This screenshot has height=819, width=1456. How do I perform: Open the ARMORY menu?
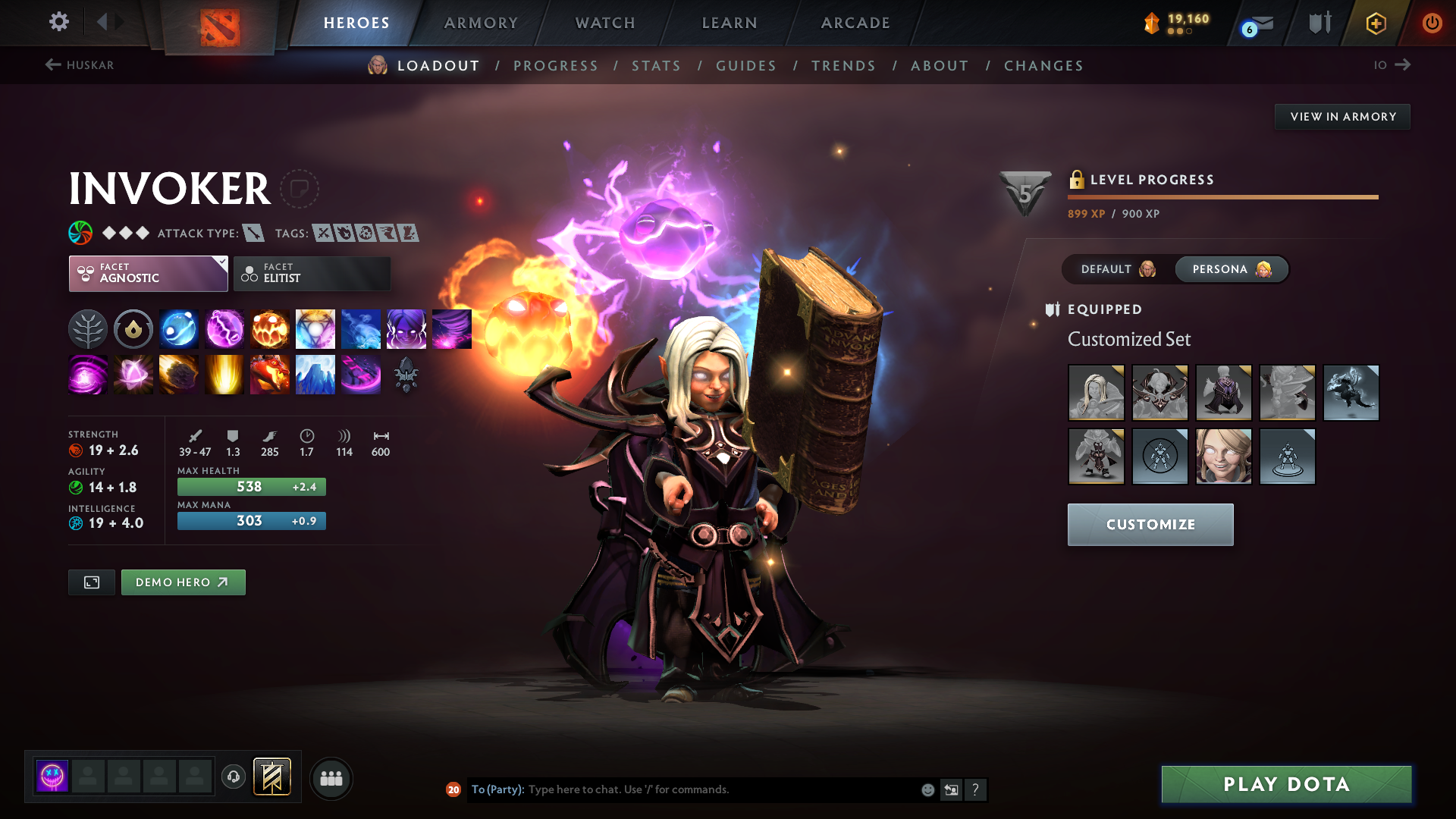[481, 23]
